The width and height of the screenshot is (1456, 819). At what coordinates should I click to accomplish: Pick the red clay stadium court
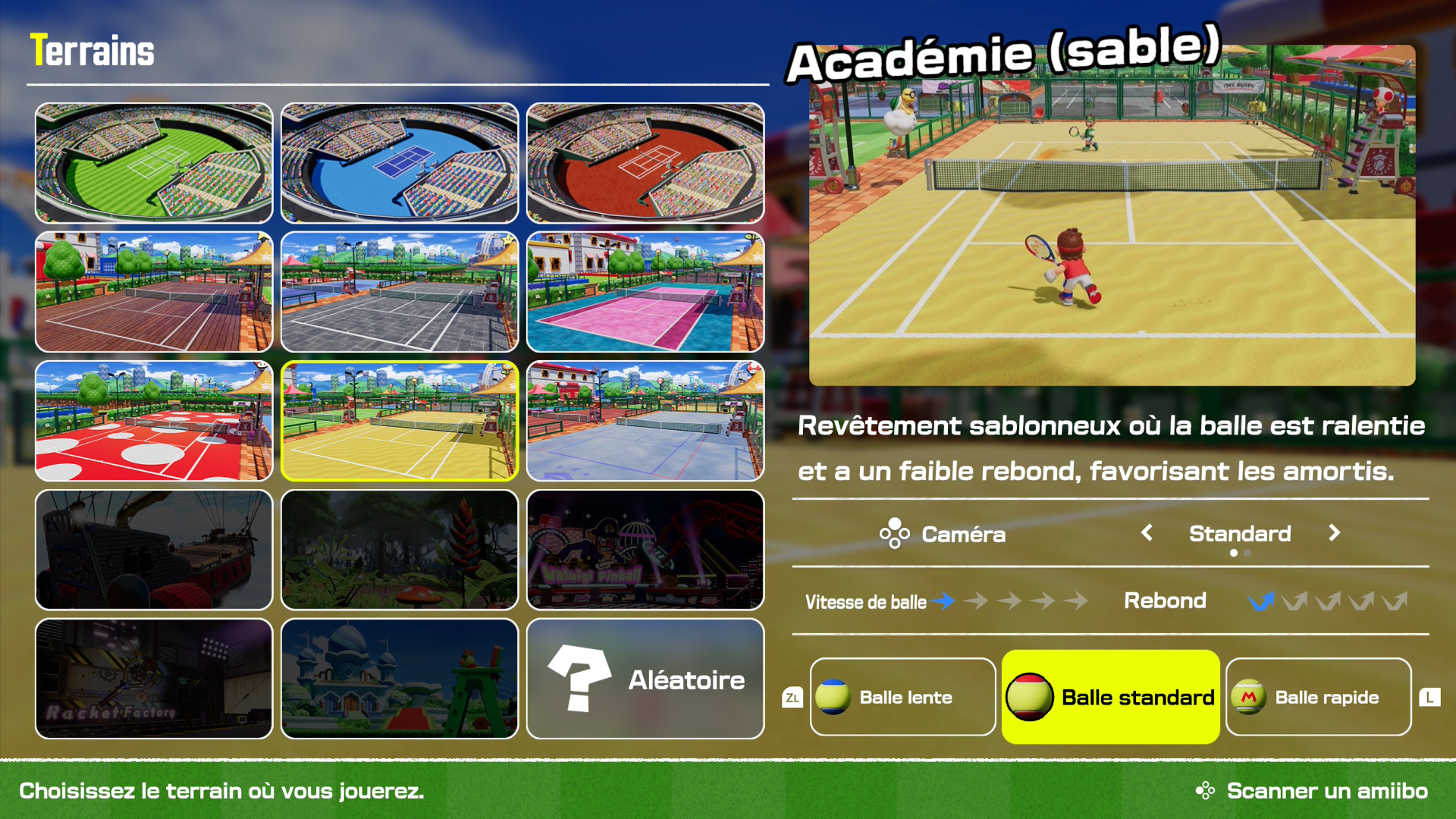(x=645, y=163)
